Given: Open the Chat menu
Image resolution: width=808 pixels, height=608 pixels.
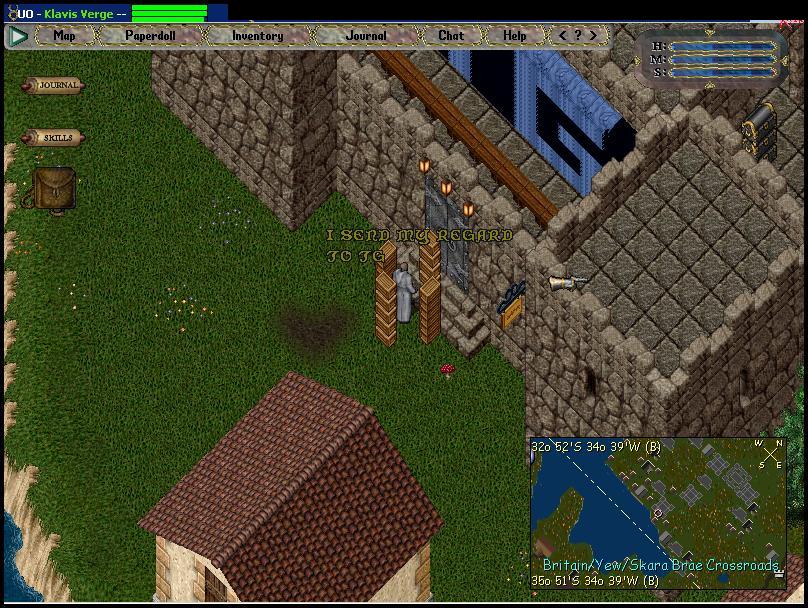Looking at the screenshot, I should pyautogui.click(x=451, y=35).
